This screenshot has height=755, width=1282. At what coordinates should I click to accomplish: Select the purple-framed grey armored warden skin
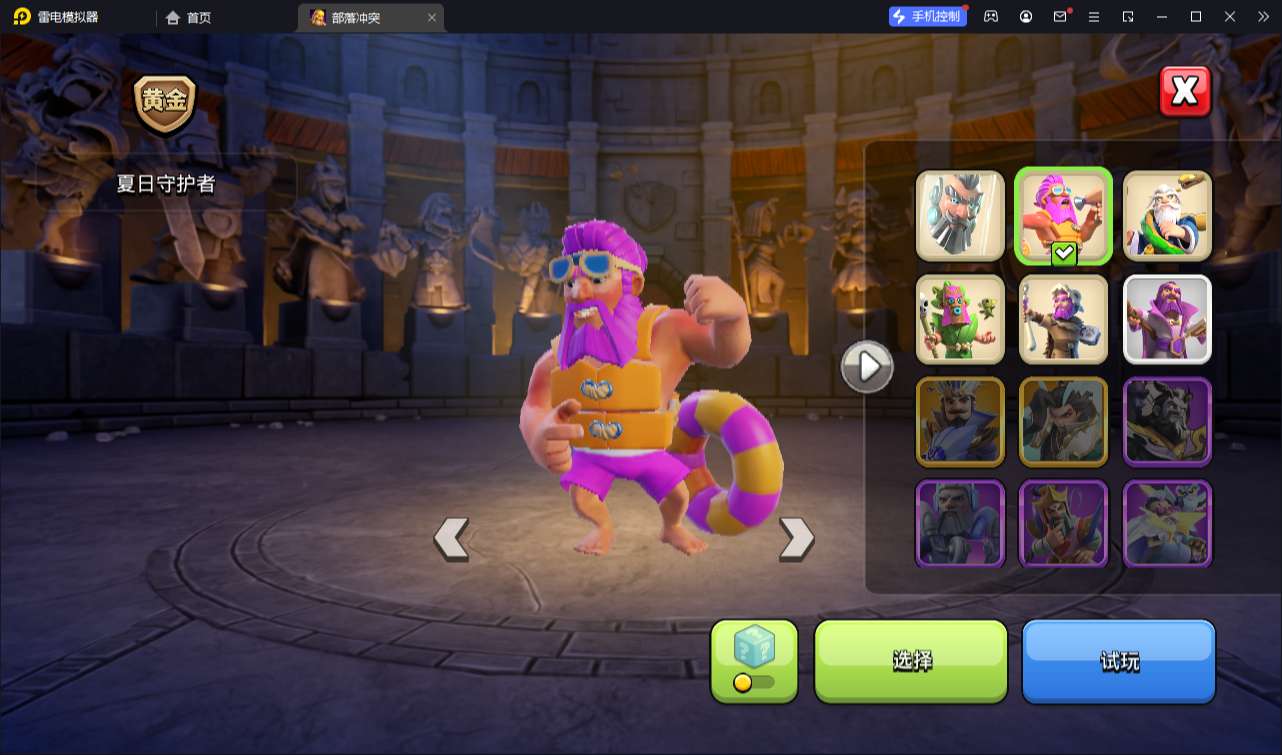(960, 524)
